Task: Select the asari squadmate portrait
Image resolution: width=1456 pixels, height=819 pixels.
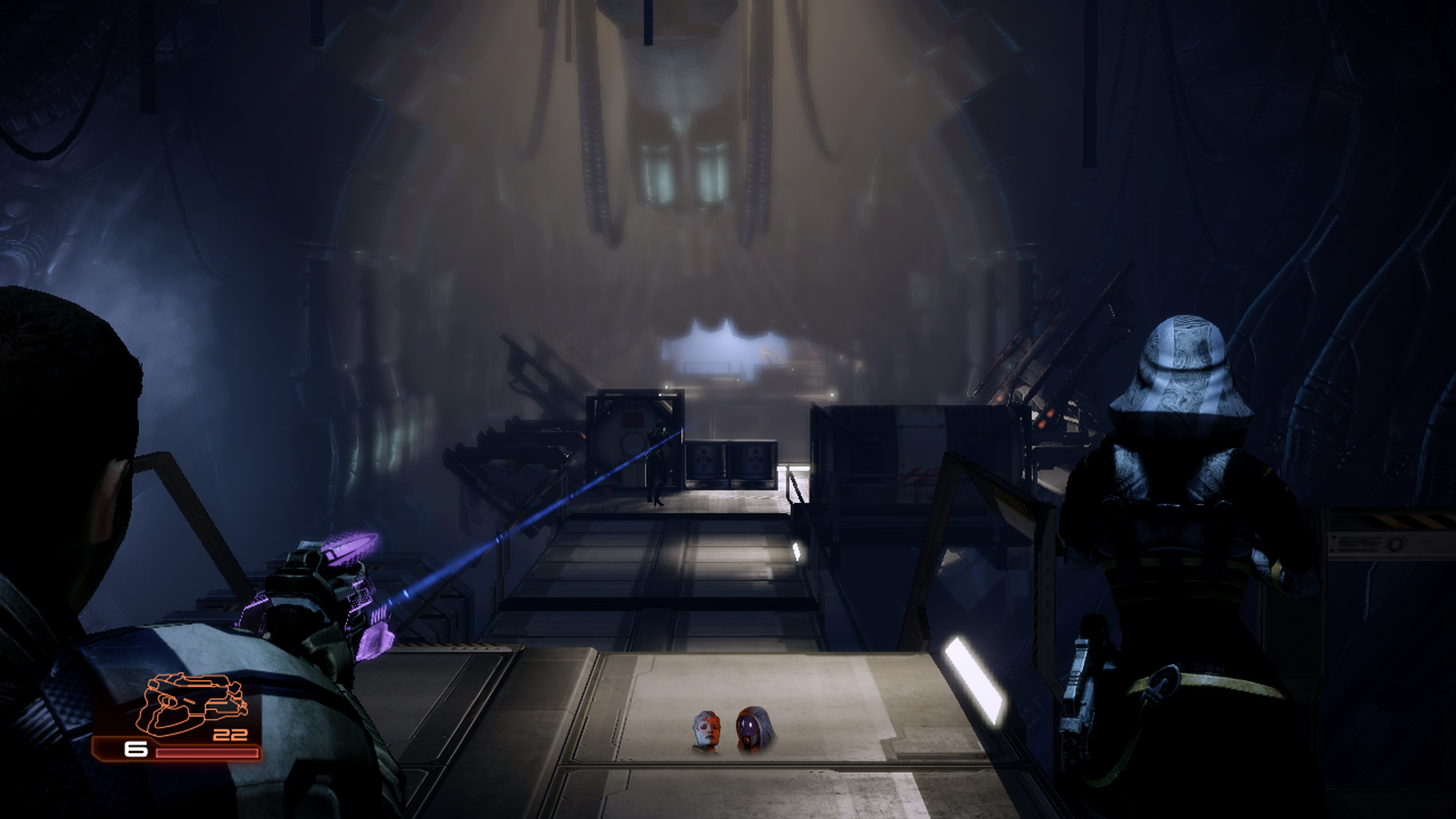Action: 705,731
